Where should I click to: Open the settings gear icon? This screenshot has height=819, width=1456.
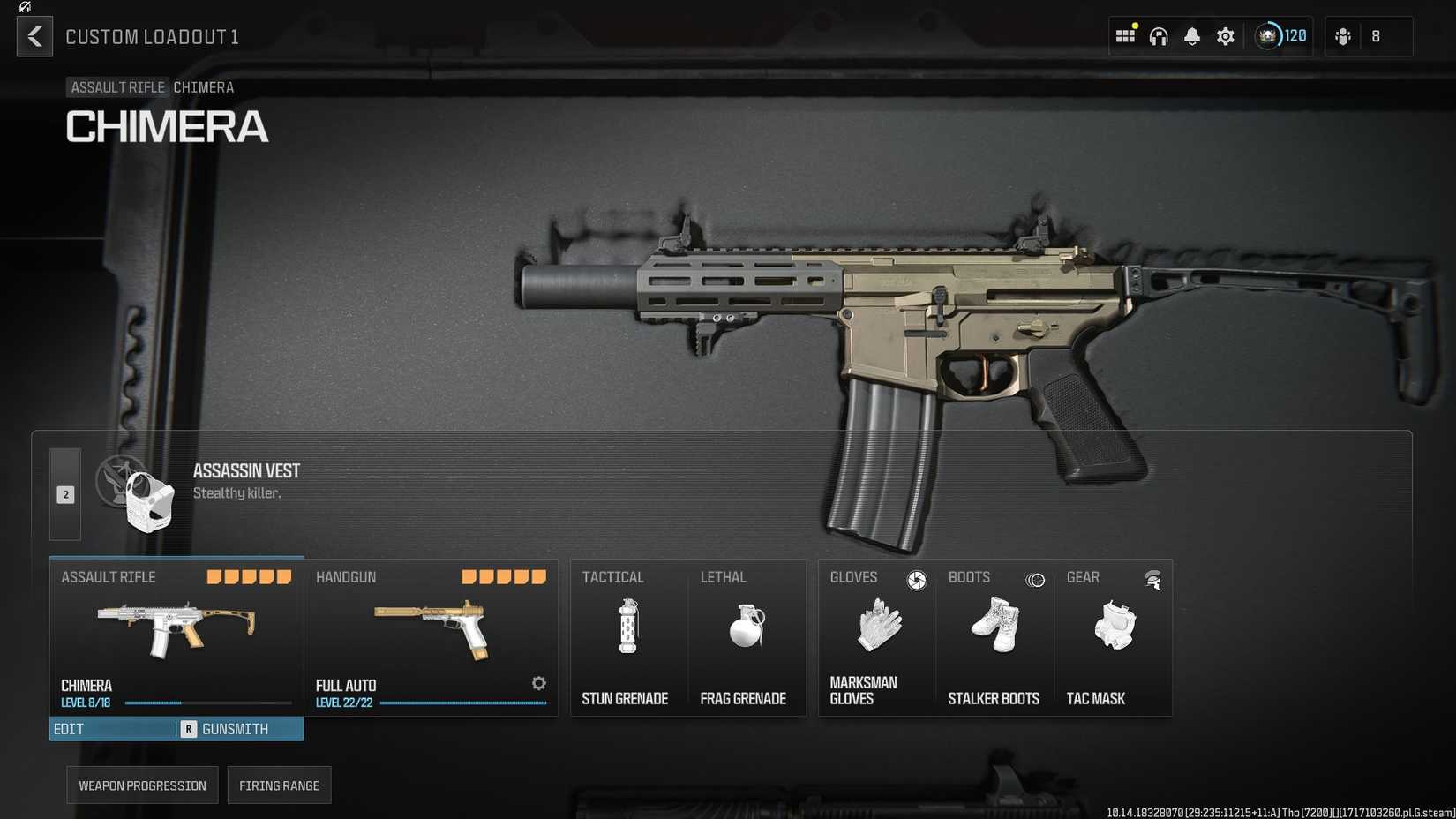[1225, 36]
